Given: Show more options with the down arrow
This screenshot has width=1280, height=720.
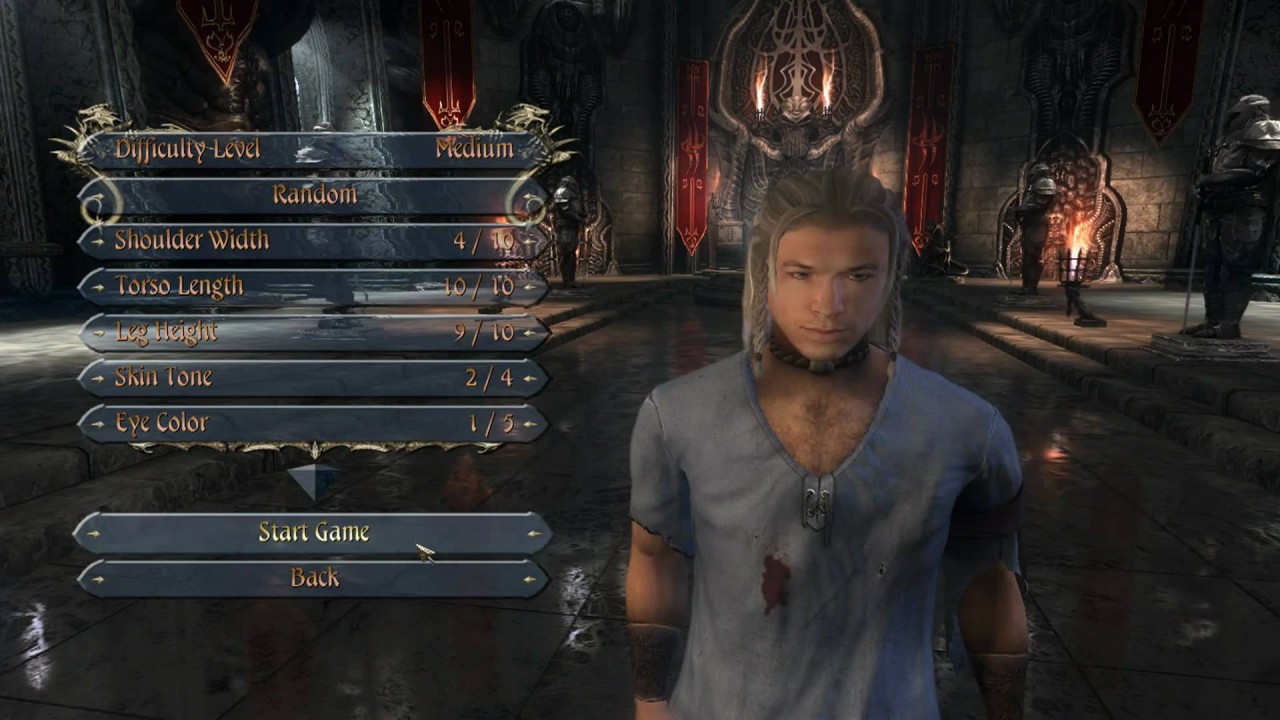Looking at the screenshot, I should (x=314, y=480).
